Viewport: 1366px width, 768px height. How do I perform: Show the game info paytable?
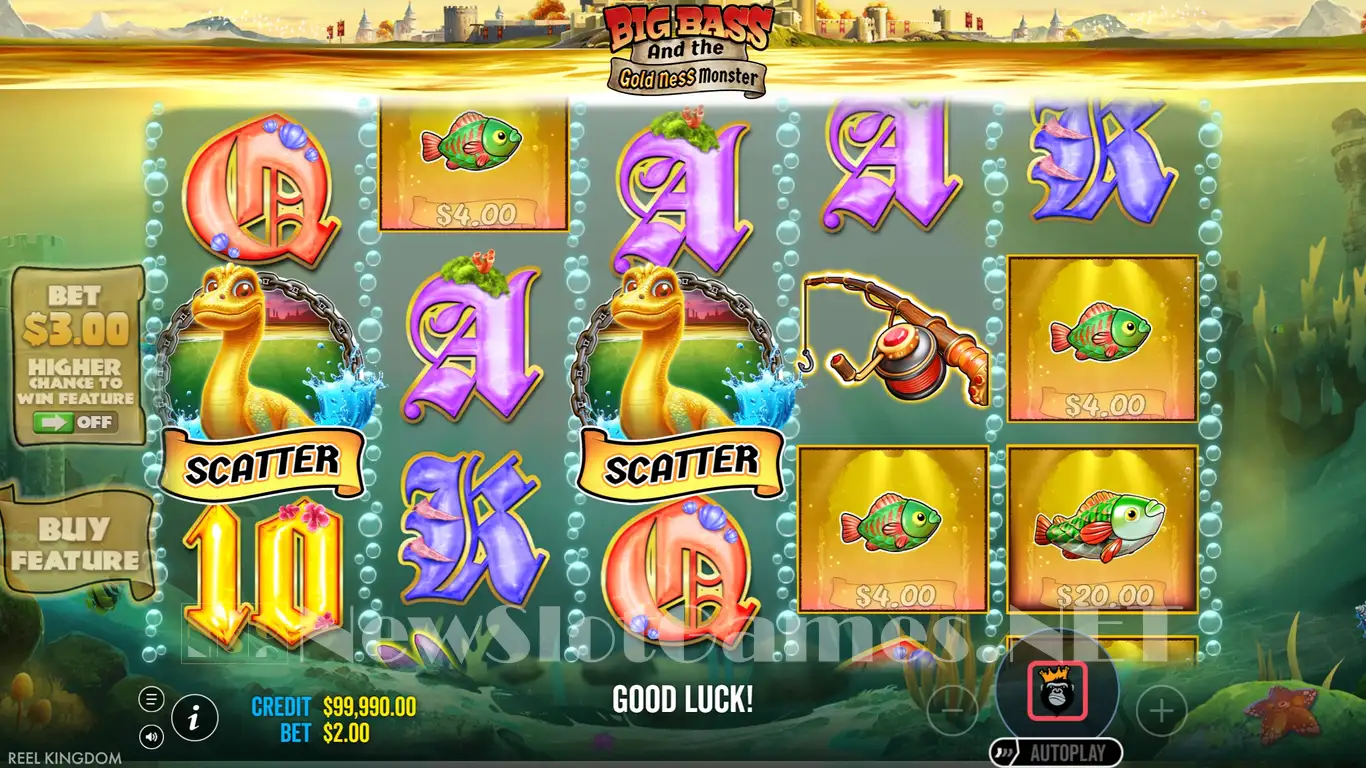click(x=195, y=716)
